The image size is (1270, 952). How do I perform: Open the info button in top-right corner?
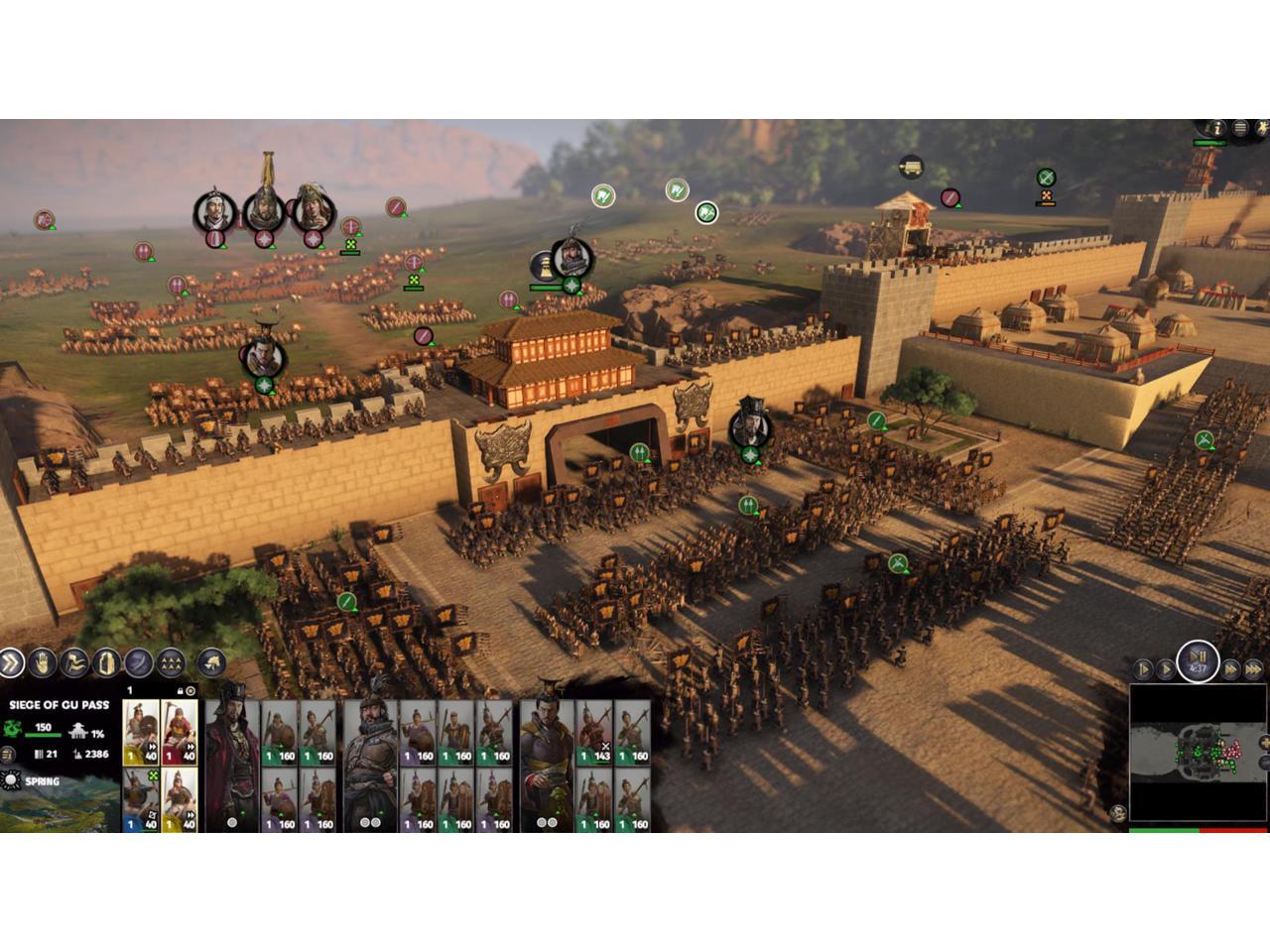click(x=1217, y=129)
